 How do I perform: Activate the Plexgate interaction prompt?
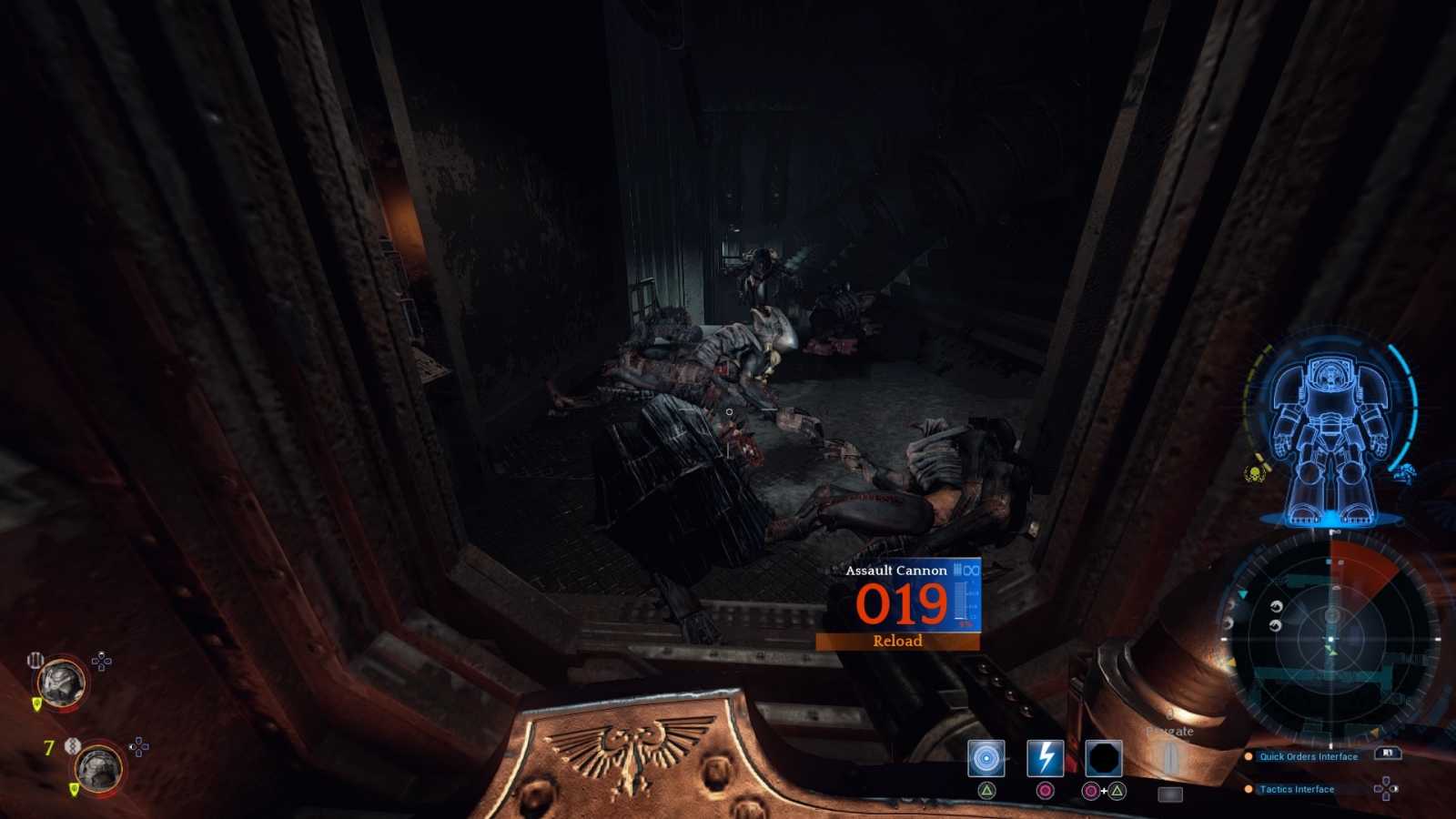point(1170,730)
